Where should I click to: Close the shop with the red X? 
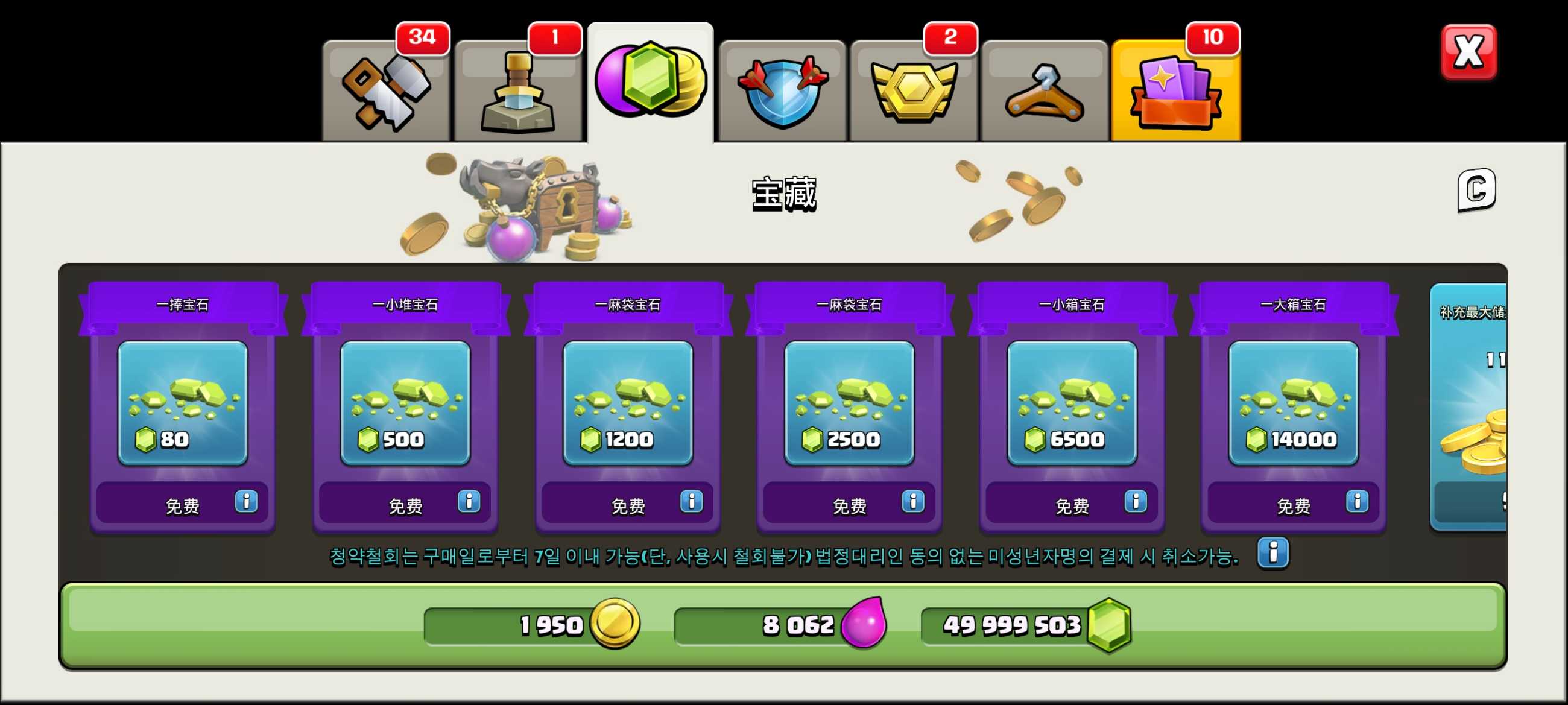point(1468,52)
